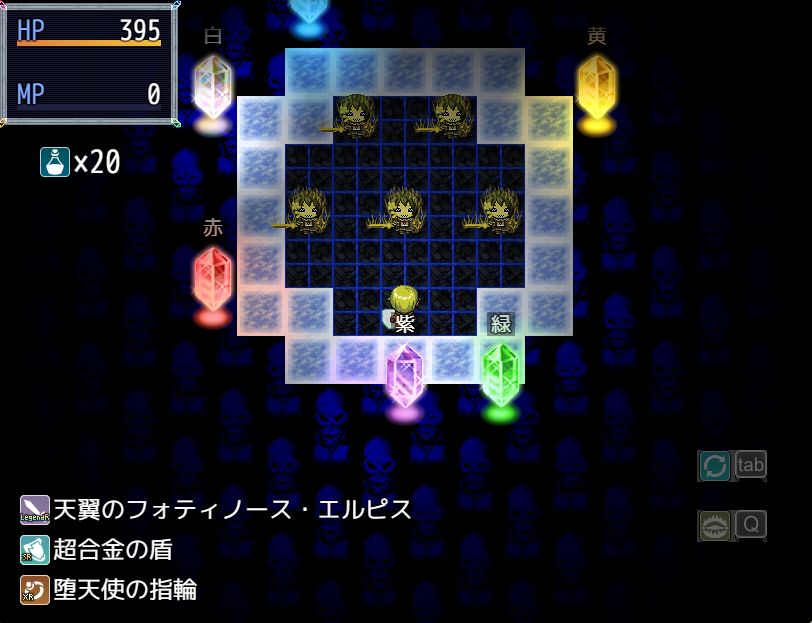This screenshot has height=623, width=812.
Task: Activate the fanged mouth skill icon
Action: (714, 525)
